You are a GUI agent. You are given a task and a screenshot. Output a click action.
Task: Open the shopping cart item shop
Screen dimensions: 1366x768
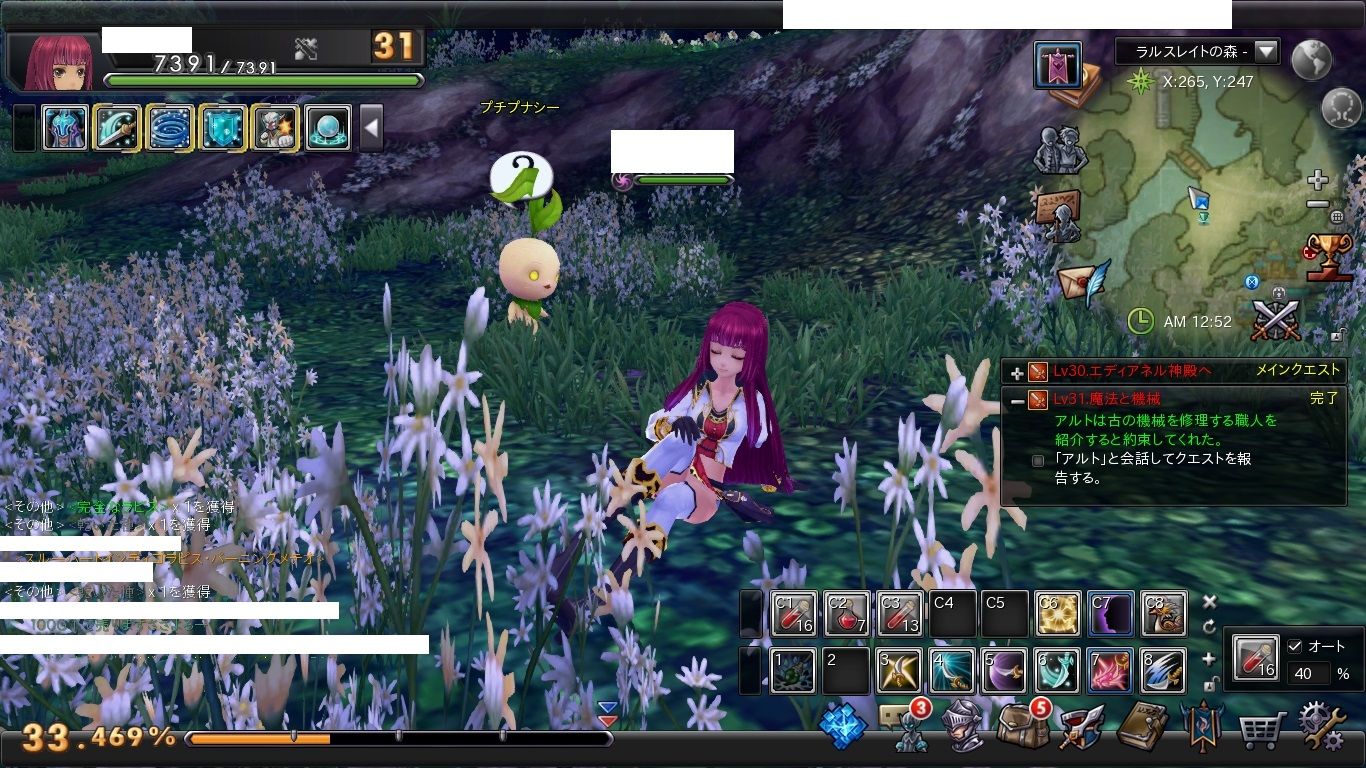(1262, 731)
